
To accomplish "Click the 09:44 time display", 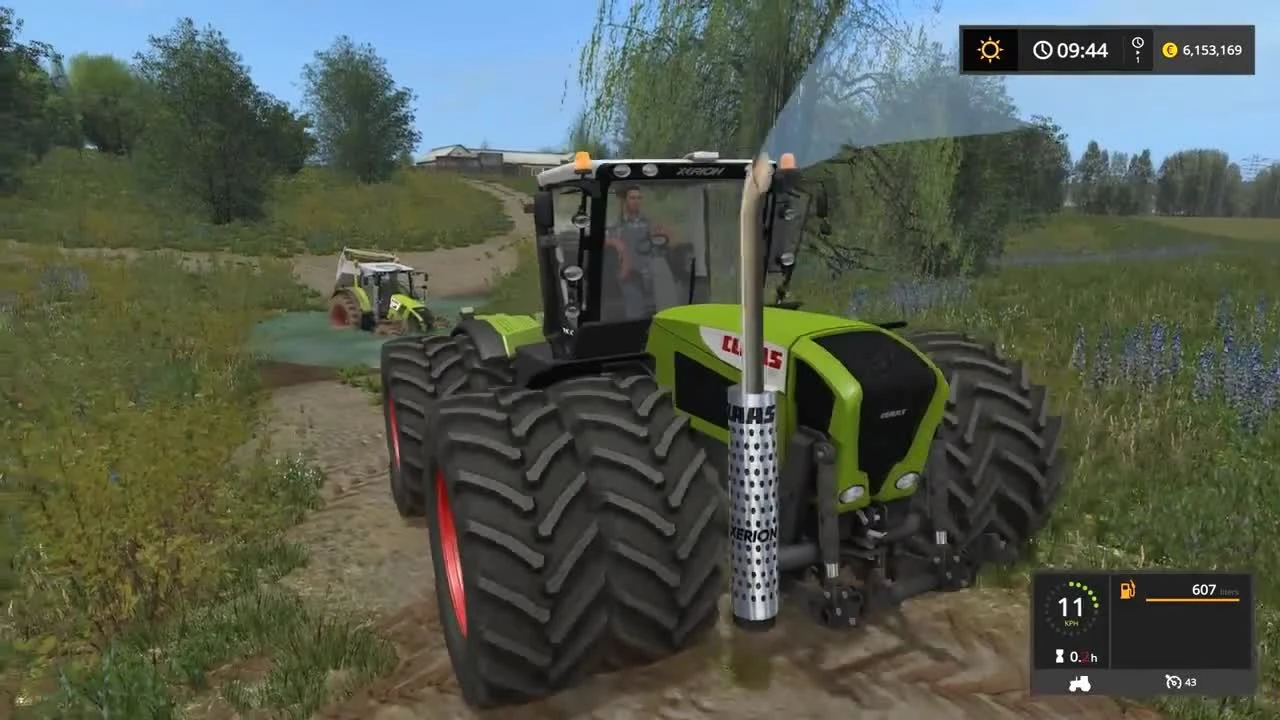I will click(1083, 48).
